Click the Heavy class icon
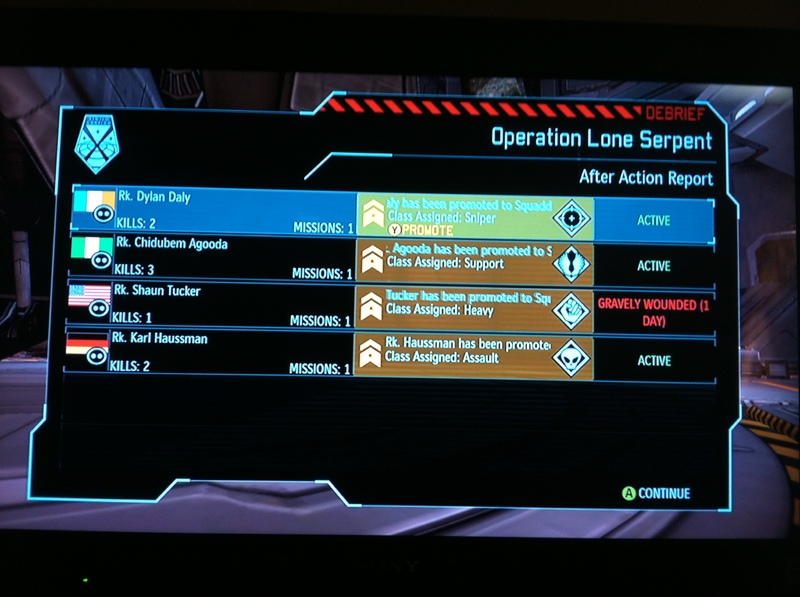The width and height of the screenshot is (800, 597). 572,311
